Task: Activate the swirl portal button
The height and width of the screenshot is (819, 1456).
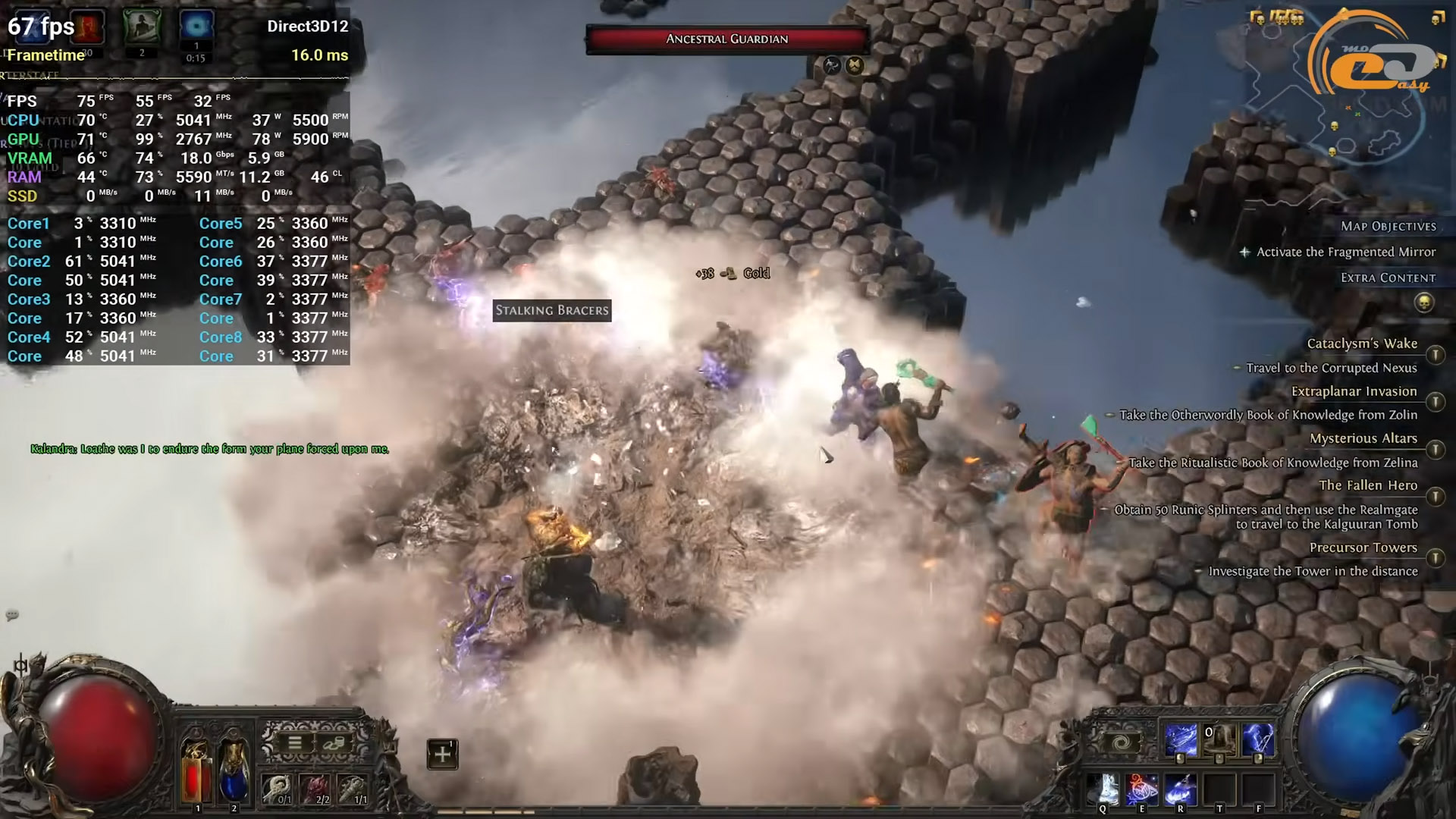Action: 1123,742
